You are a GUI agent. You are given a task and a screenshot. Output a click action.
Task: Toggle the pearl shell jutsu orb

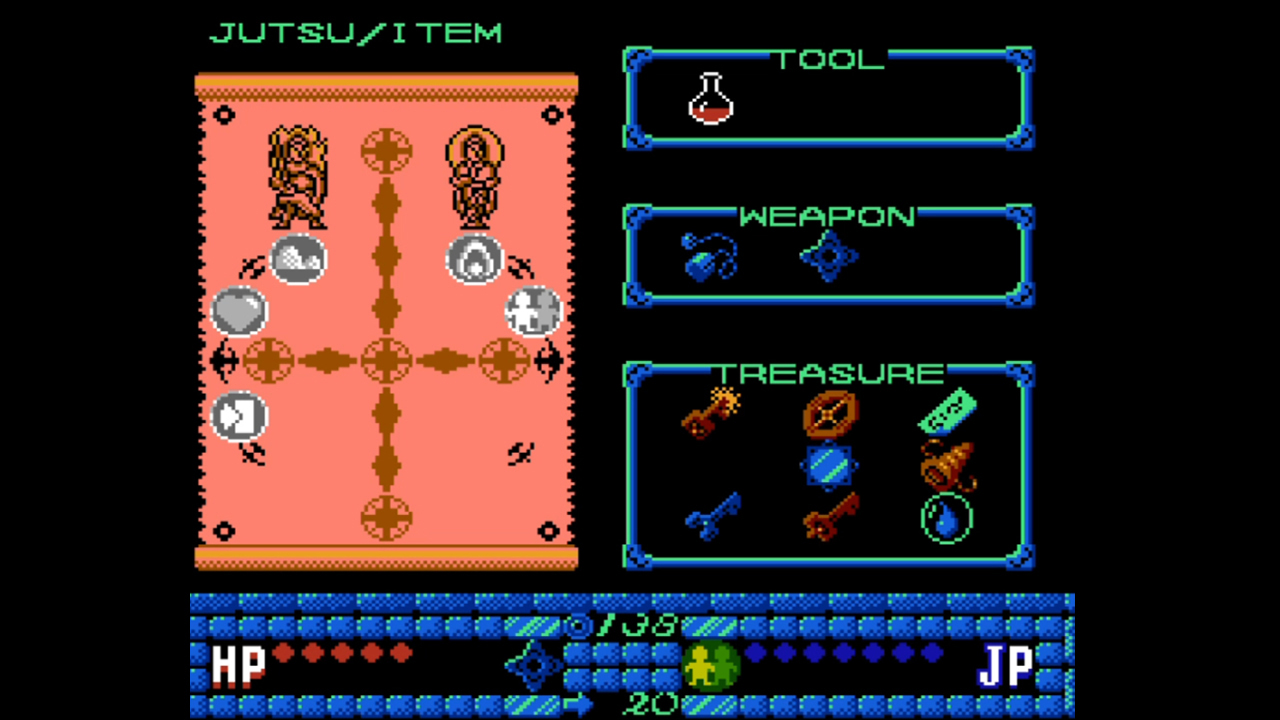[x=474, y=259]
